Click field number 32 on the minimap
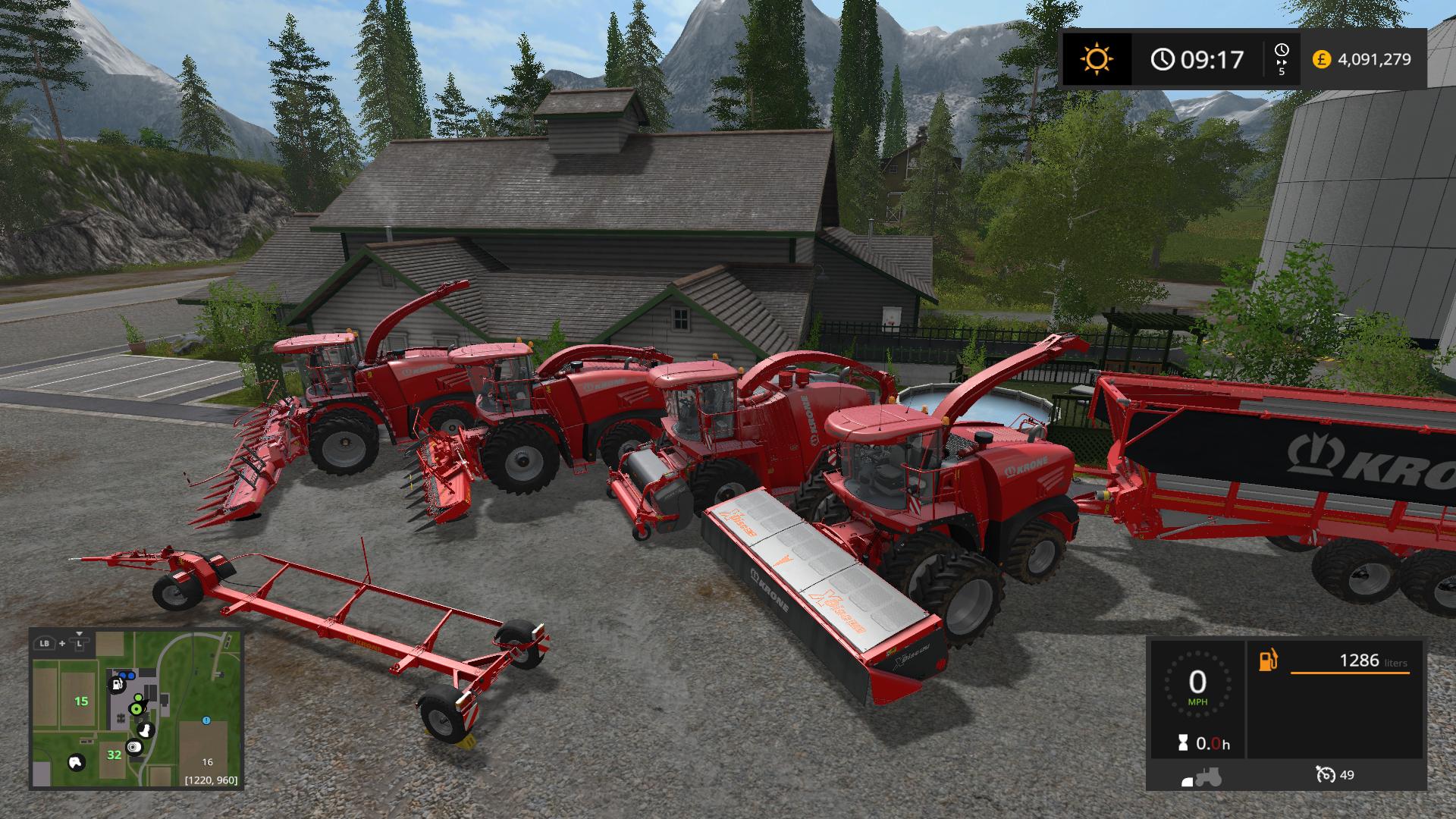1456x819 pixels. pos(114,755)
